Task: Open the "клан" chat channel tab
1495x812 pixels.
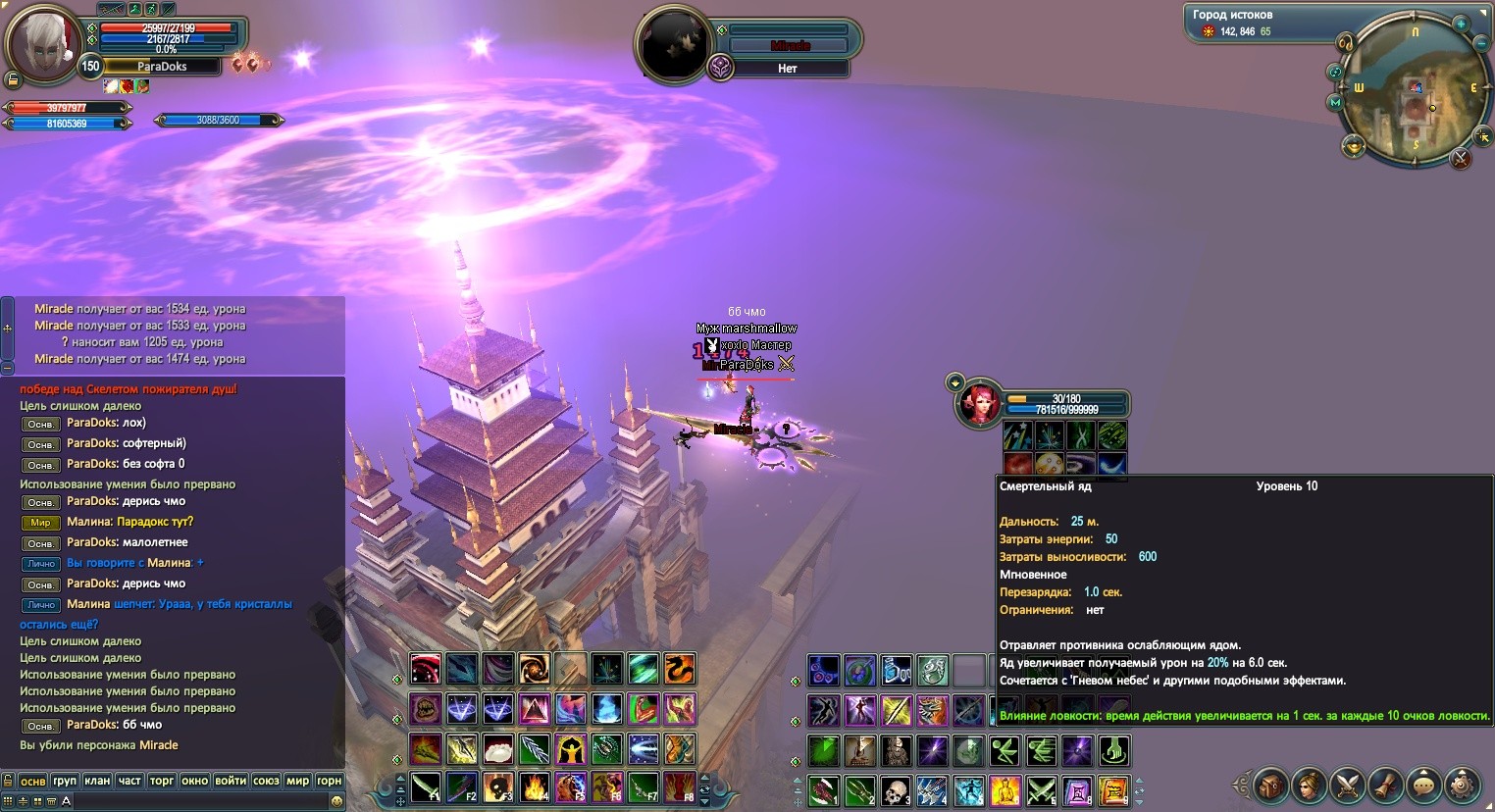Action: (x=97, y=781)
